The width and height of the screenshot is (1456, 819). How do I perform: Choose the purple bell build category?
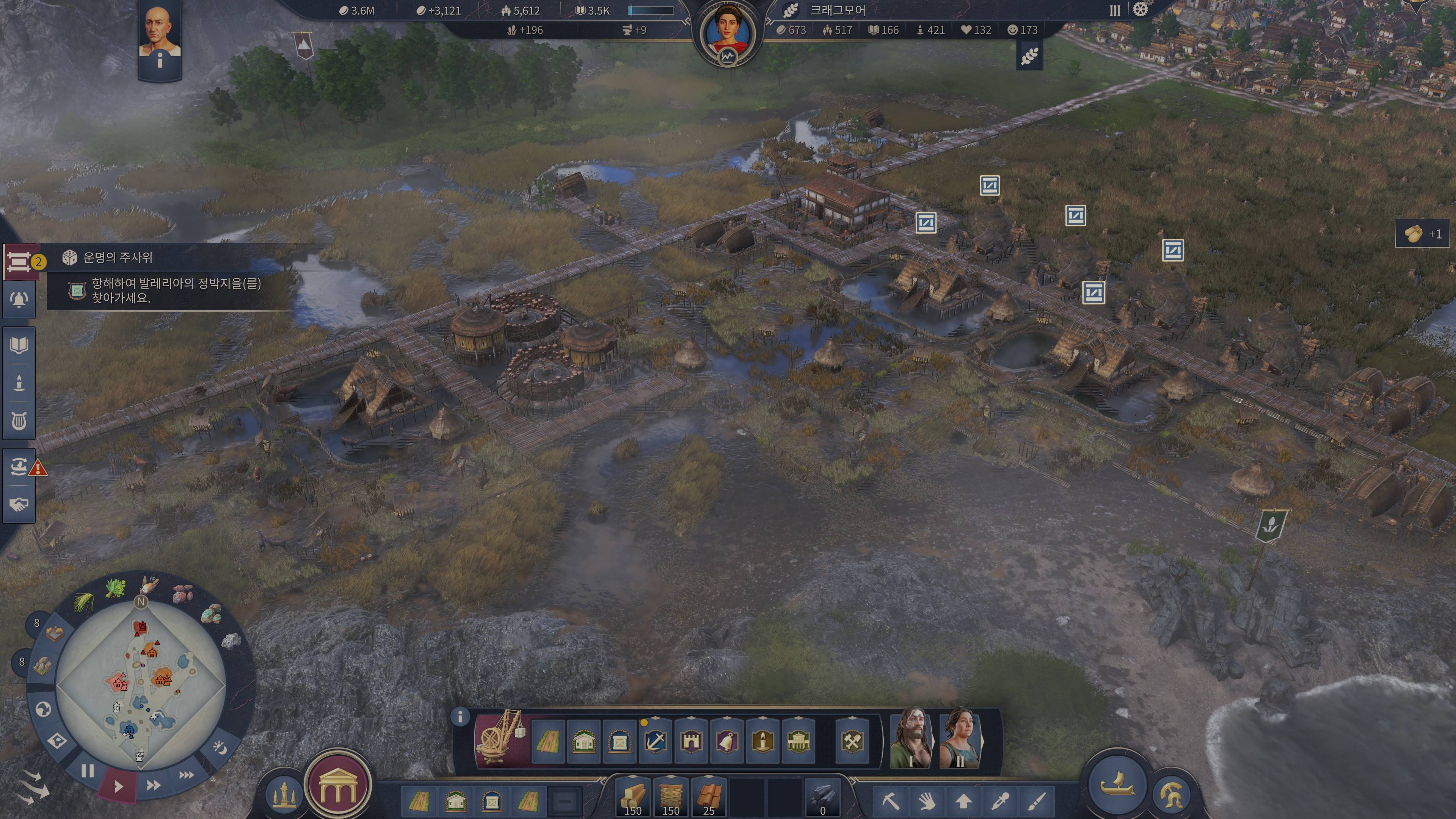pos(727,741)
